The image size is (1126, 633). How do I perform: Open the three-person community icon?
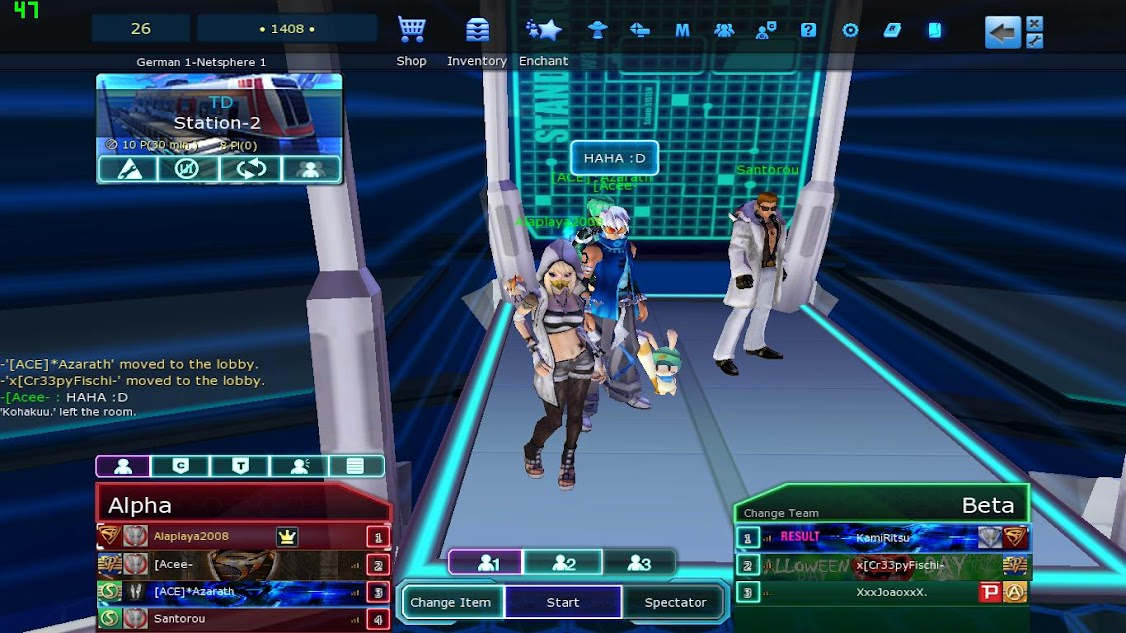[724, 30]
